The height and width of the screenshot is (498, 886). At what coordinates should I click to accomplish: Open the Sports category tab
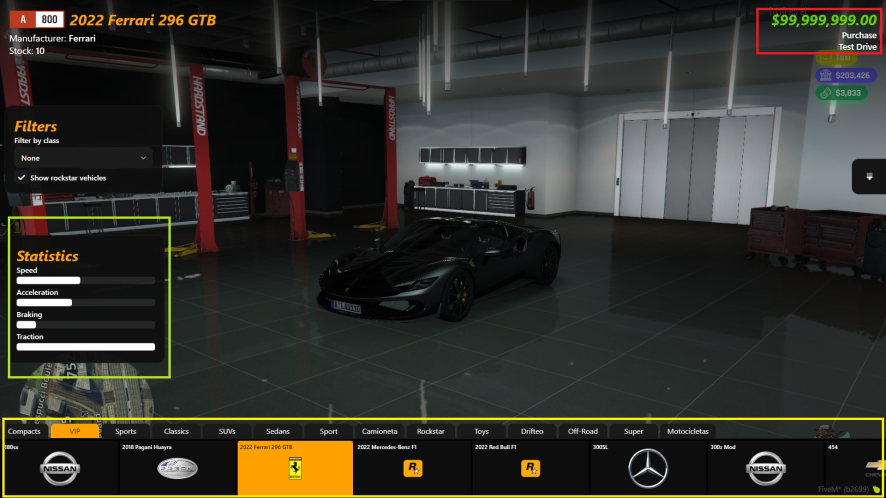125,431
